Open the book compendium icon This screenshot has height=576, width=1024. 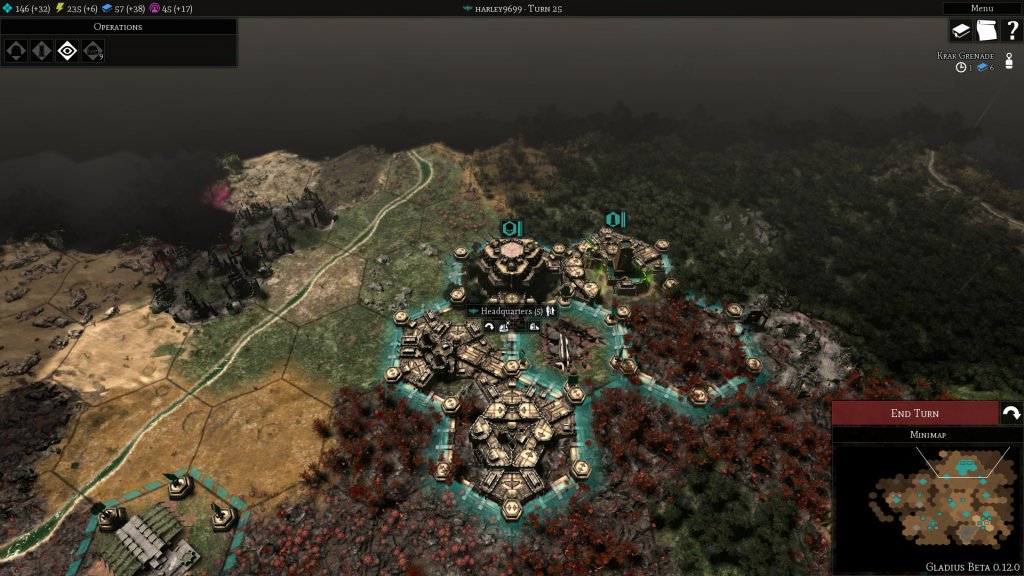click(x=961, y=31)
